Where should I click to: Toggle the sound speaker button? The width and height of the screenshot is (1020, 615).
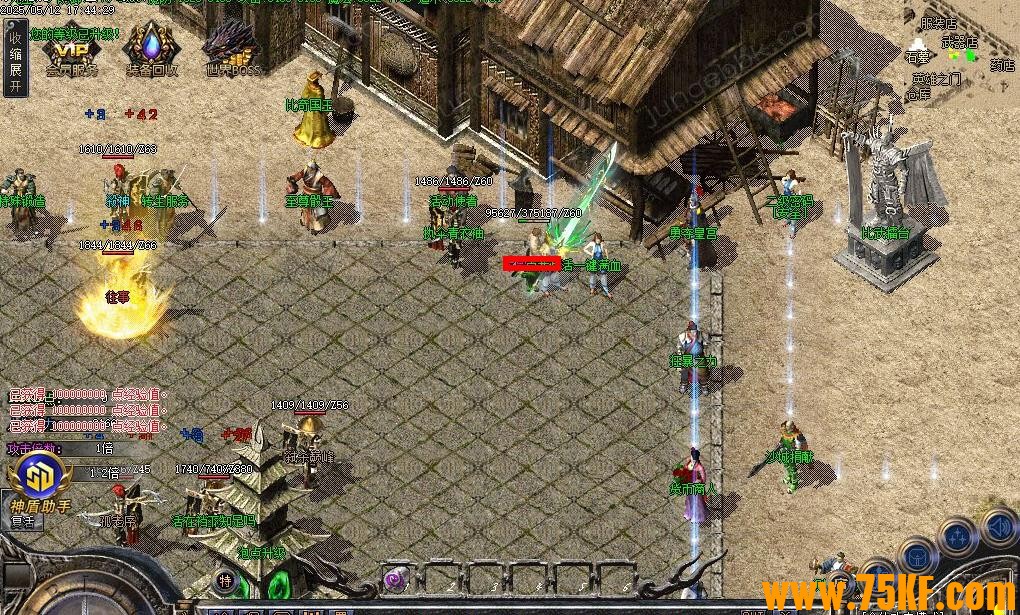point(999,526)
